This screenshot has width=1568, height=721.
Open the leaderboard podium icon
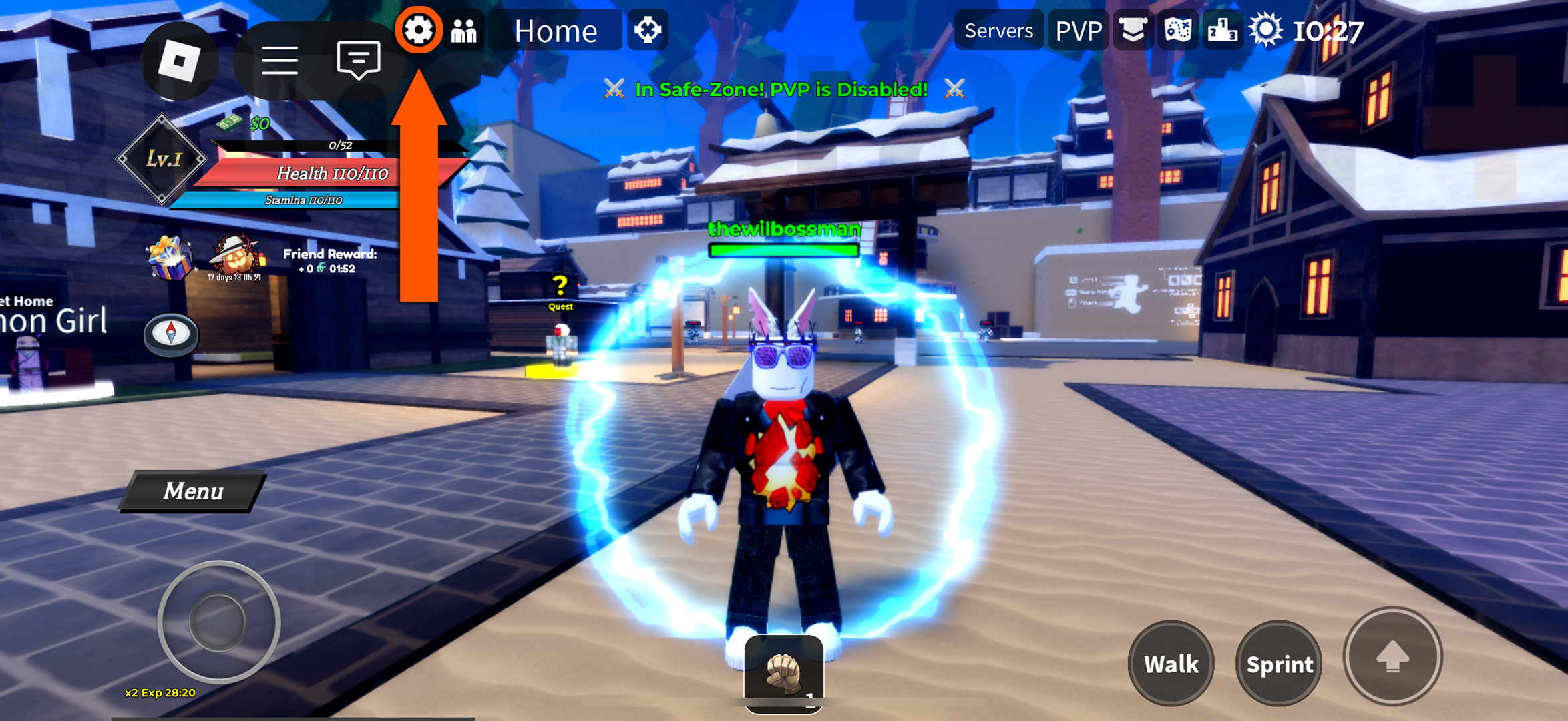point(1221,30)
